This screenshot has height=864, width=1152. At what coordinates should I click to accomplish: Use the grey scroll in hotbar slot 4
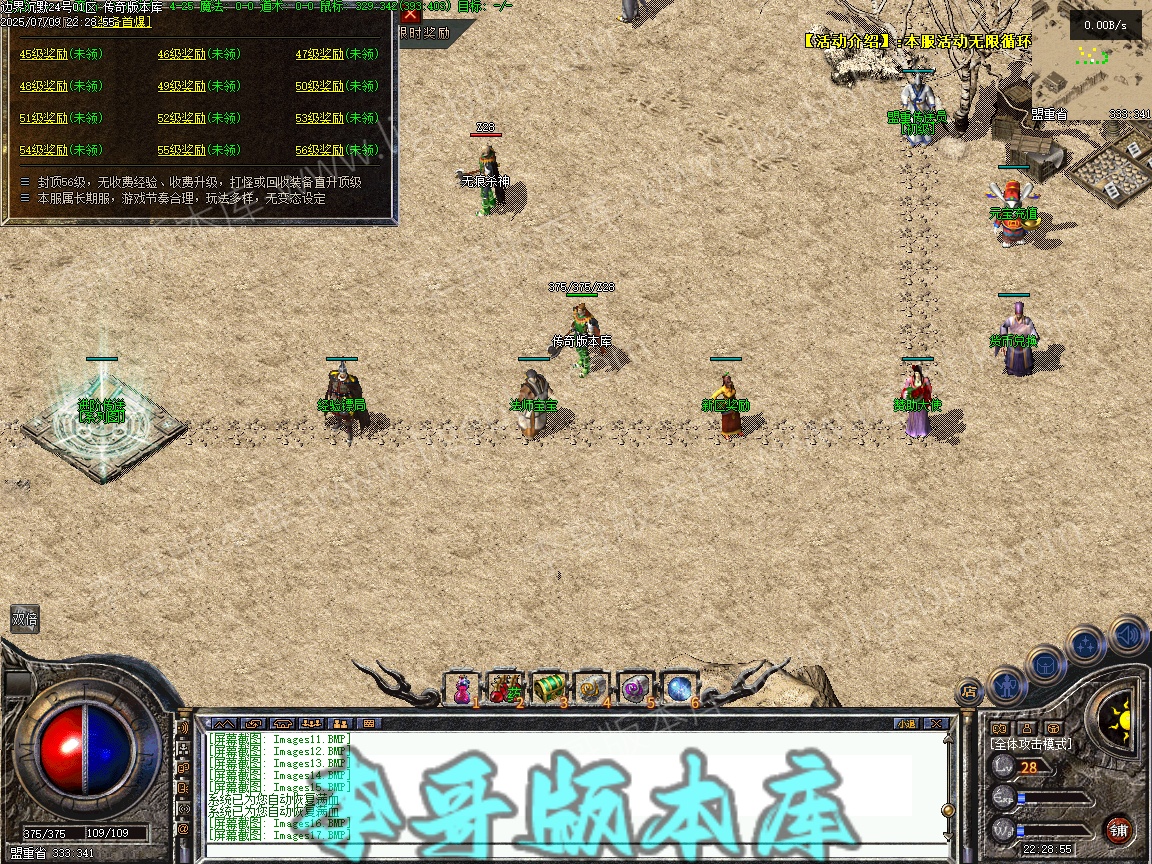coord(592,689)
